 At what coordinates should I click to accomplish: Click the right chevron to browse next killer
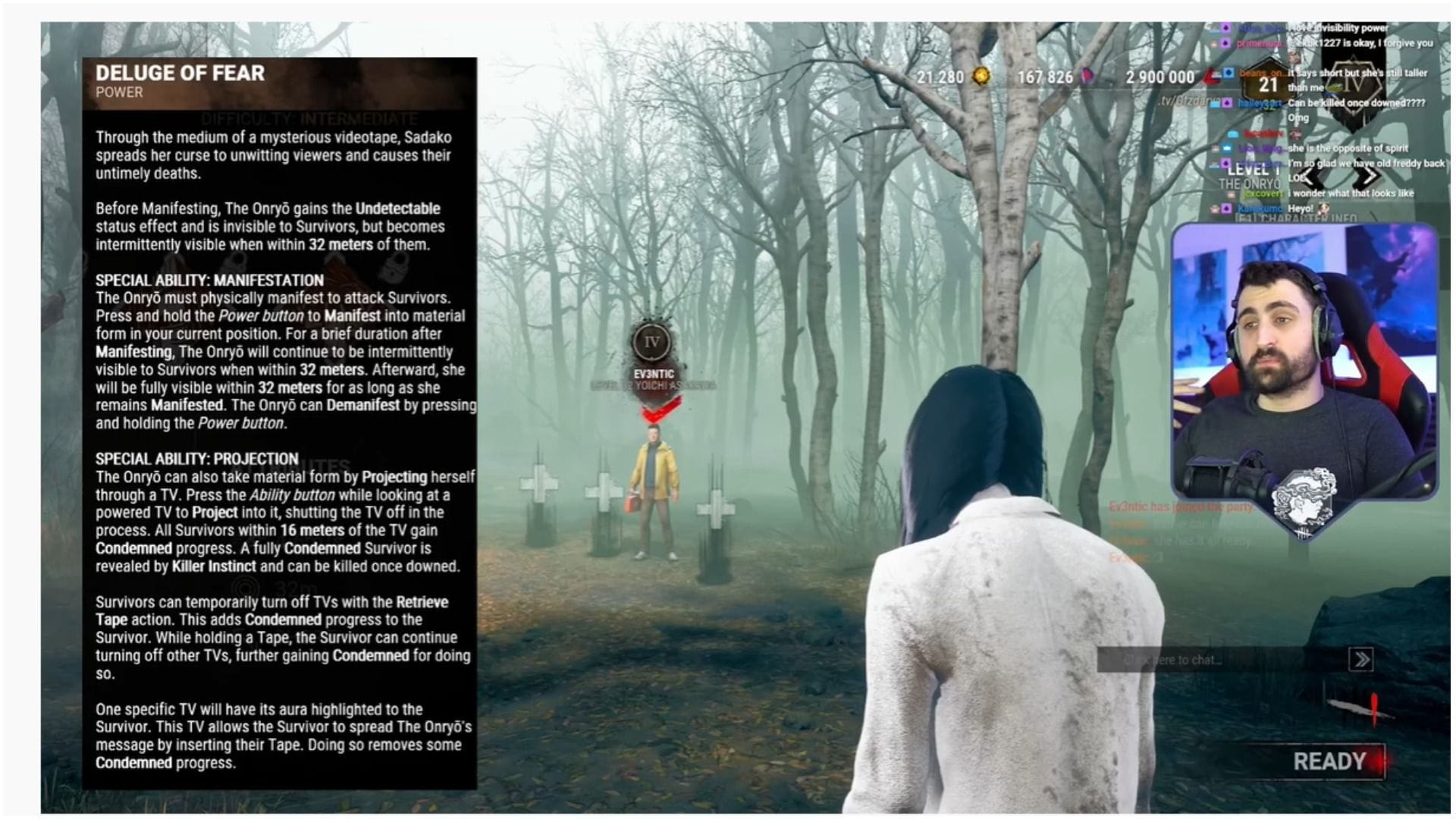[1367, 176]
